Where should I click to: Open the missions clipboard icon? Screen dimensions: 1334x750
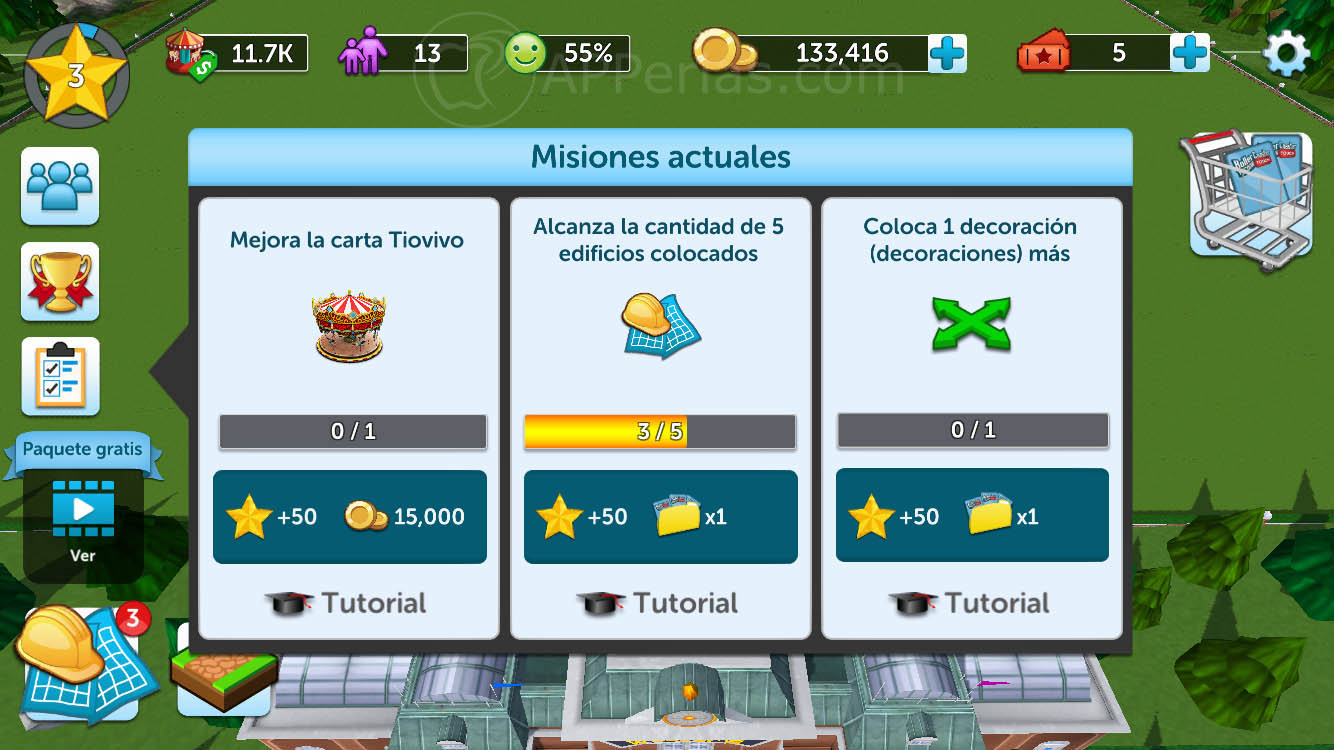click(59, 378)
